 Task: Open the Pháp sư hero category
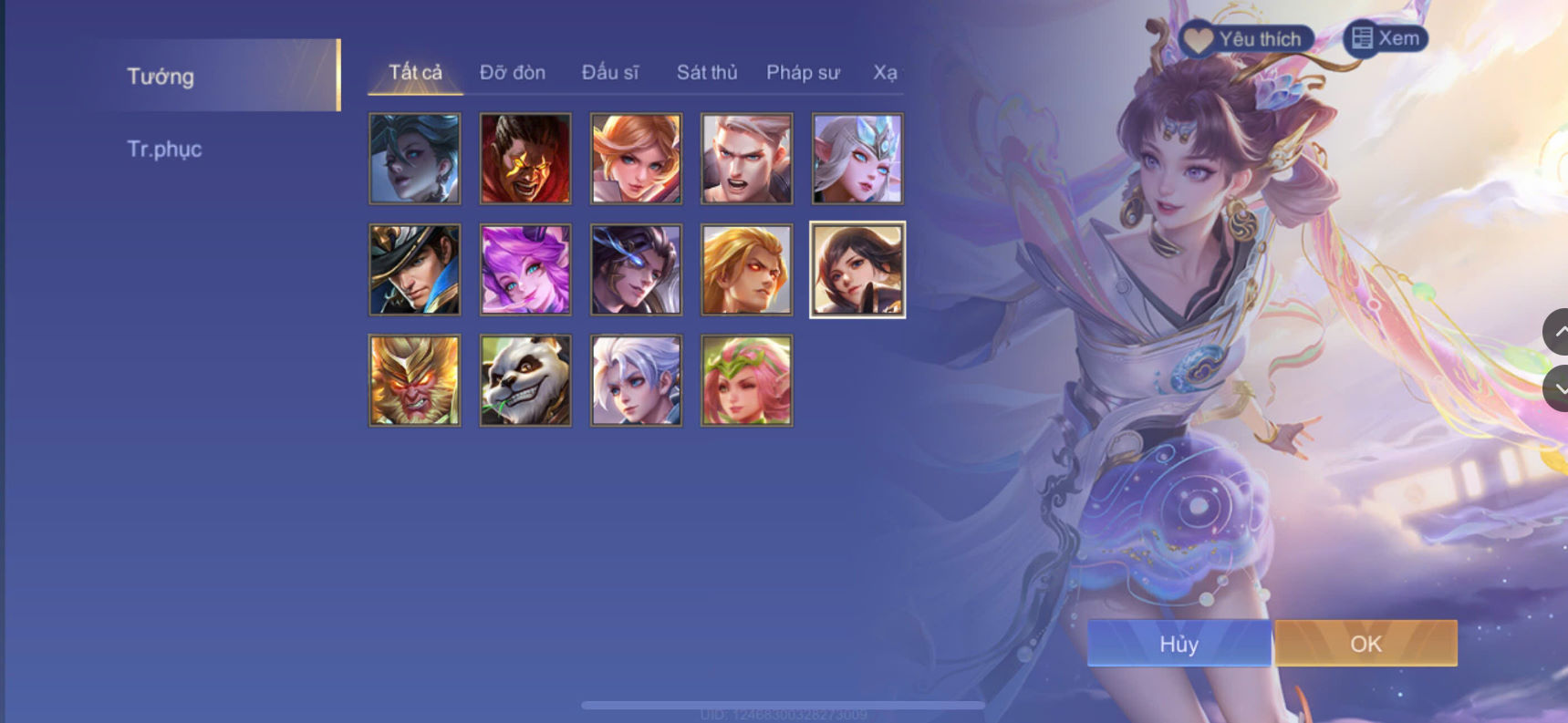[x=804, y=72]
